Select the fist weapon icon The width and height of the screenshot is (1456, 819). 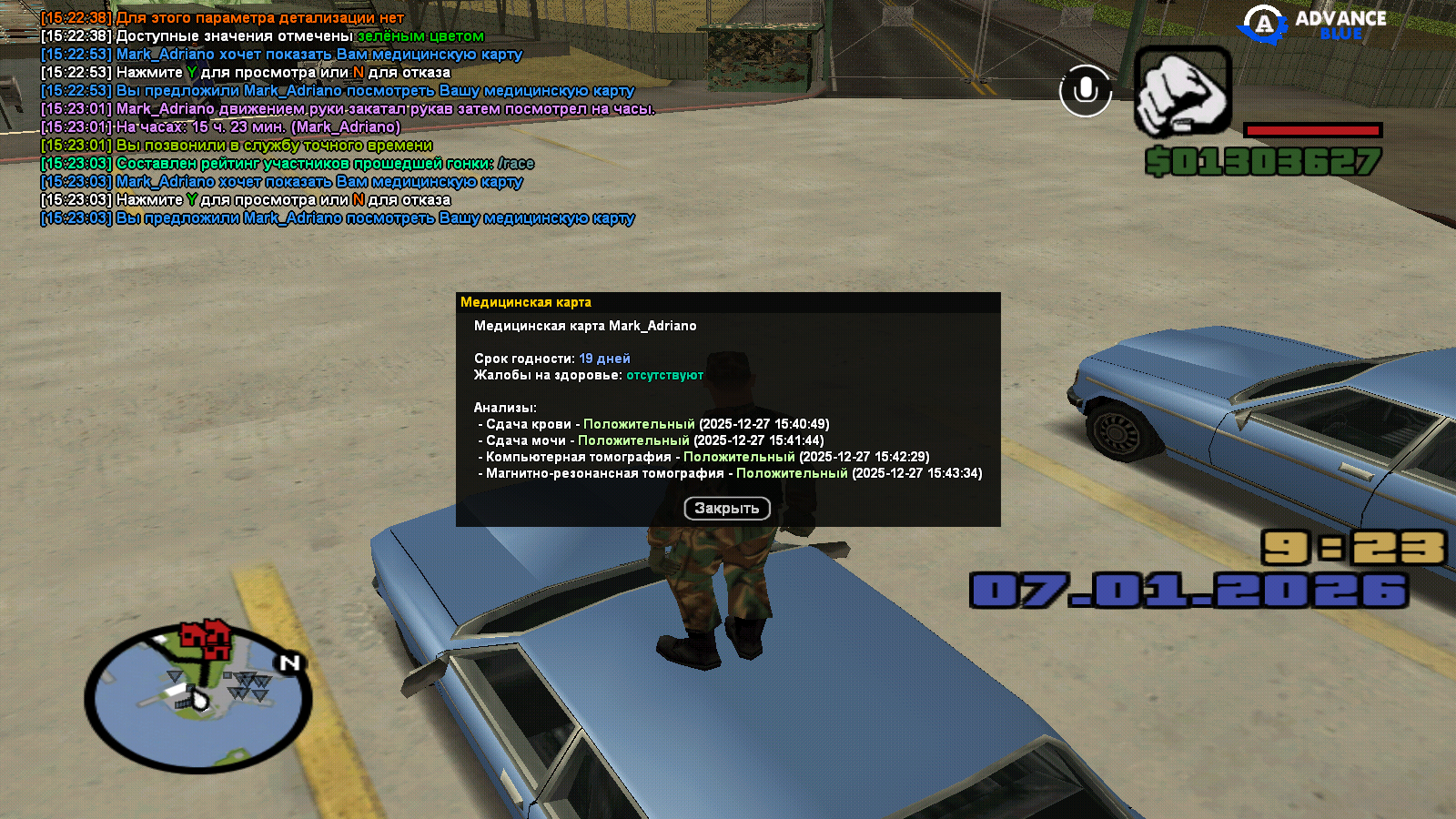[x=1182, y=92]
